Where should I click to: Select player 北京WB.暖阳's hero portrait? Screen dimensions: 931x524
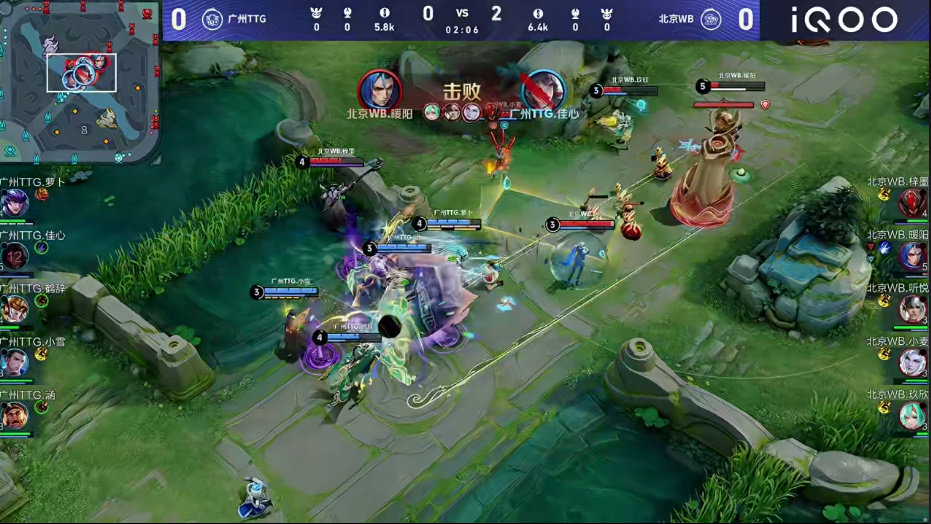(912, 256)
